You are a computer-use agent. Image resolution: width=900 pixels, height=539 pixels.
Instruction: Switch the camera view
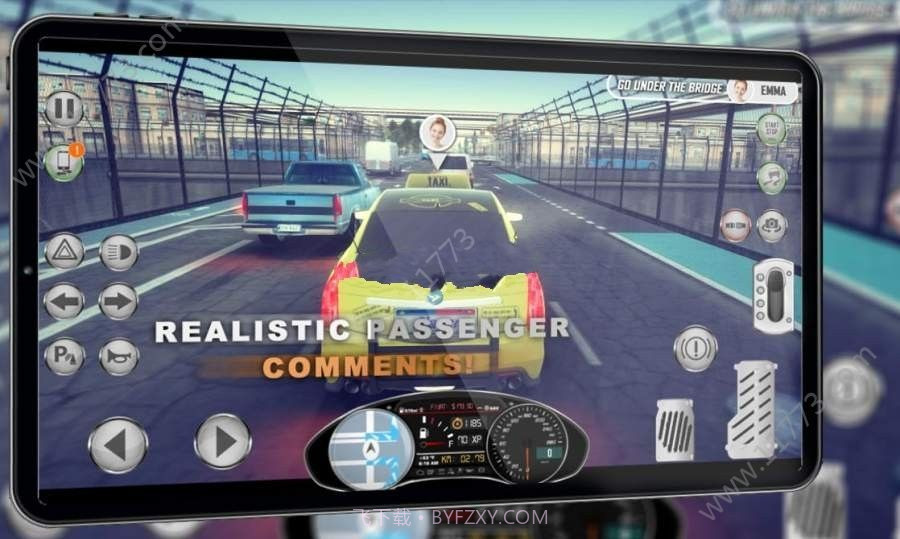771,224
